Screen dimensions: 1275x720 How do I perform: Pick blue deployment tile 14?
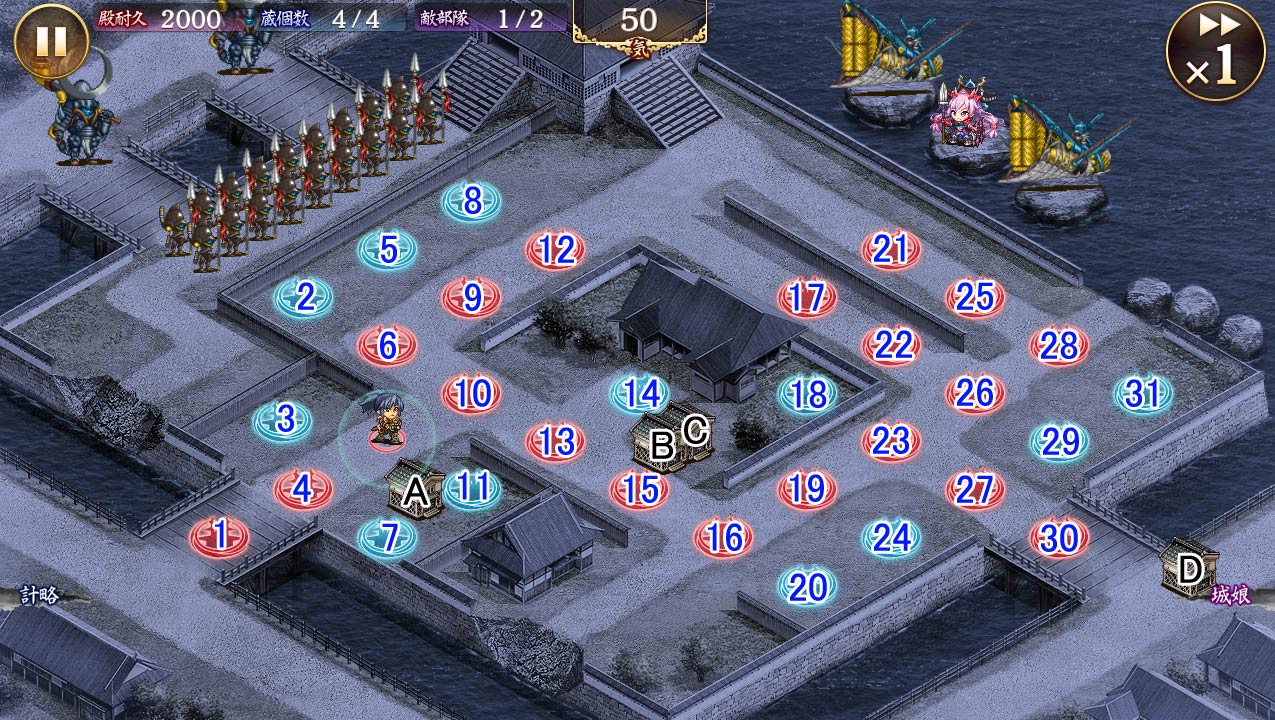640,394
